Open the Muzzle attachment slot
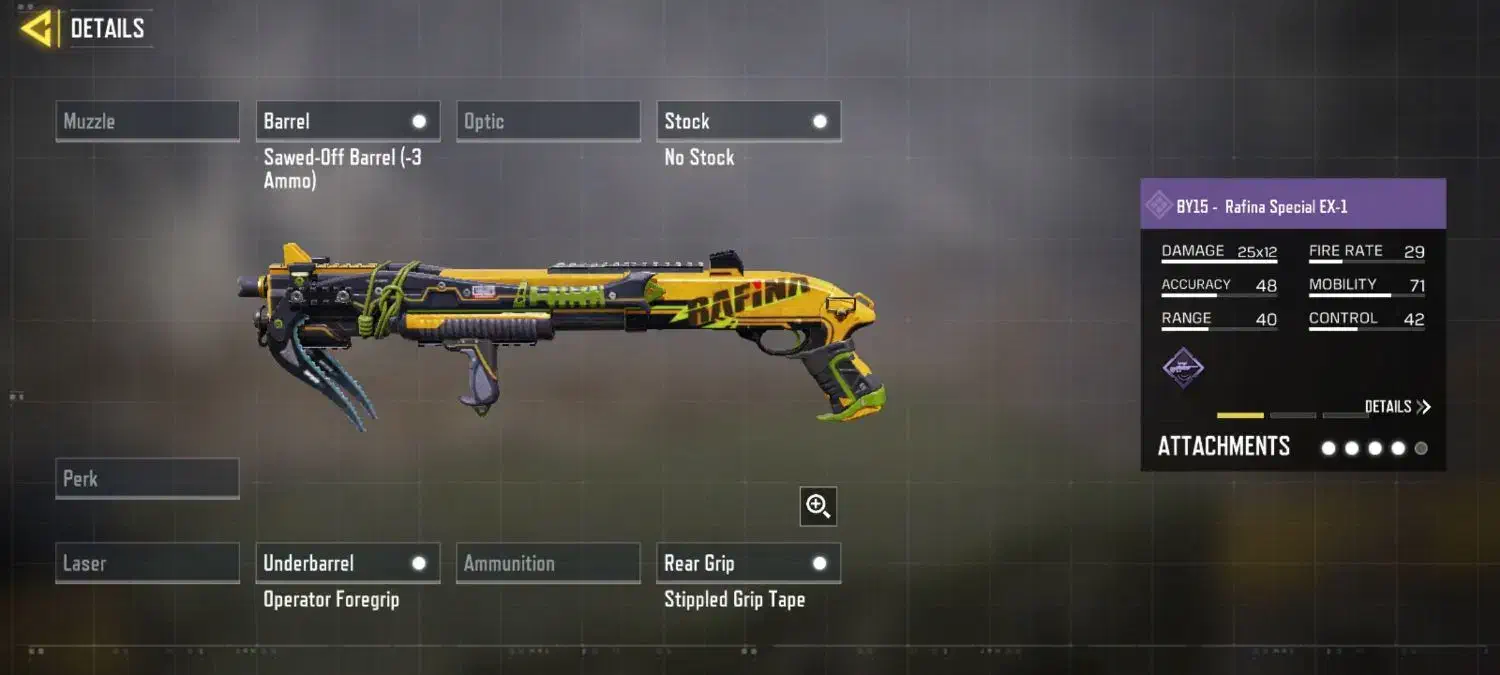Image resolution: width=1500 pixels, height=675 pixels. pyautogui.click(x=147, y=121)
